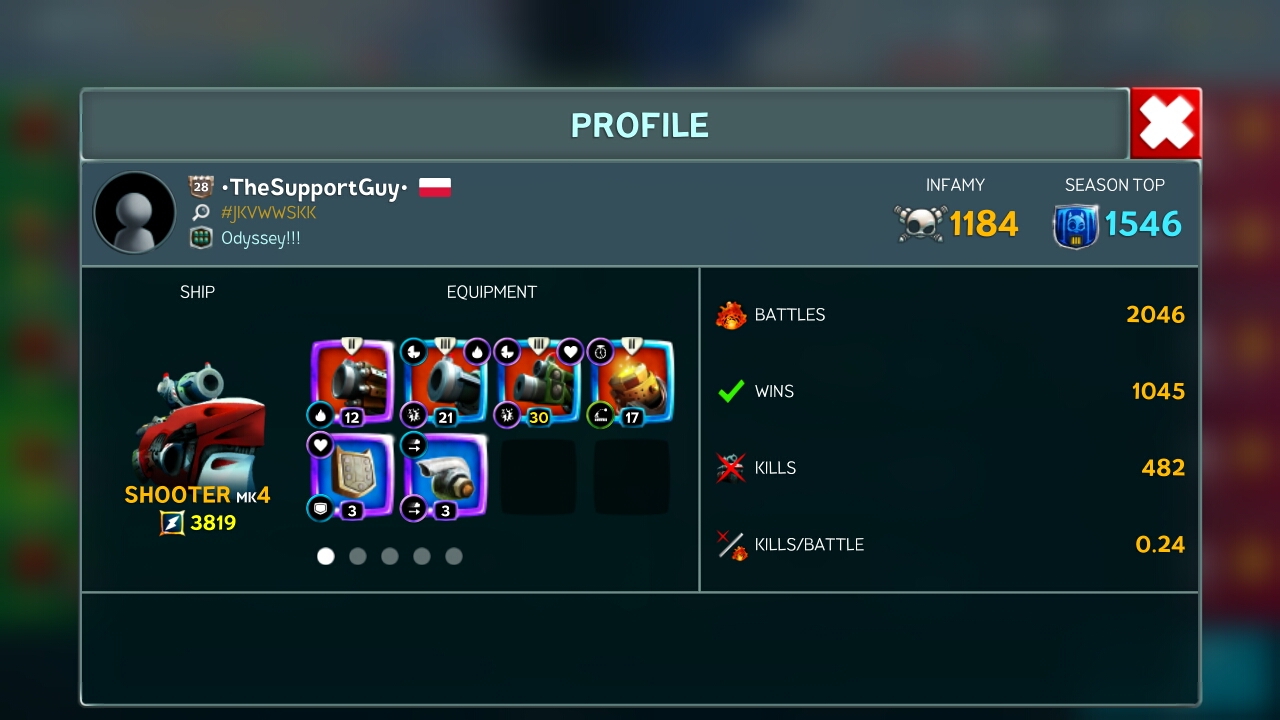Open the Odyssey!!! guild name
The height and width of the screenshot is (720, 1280).
coord(260,238)
